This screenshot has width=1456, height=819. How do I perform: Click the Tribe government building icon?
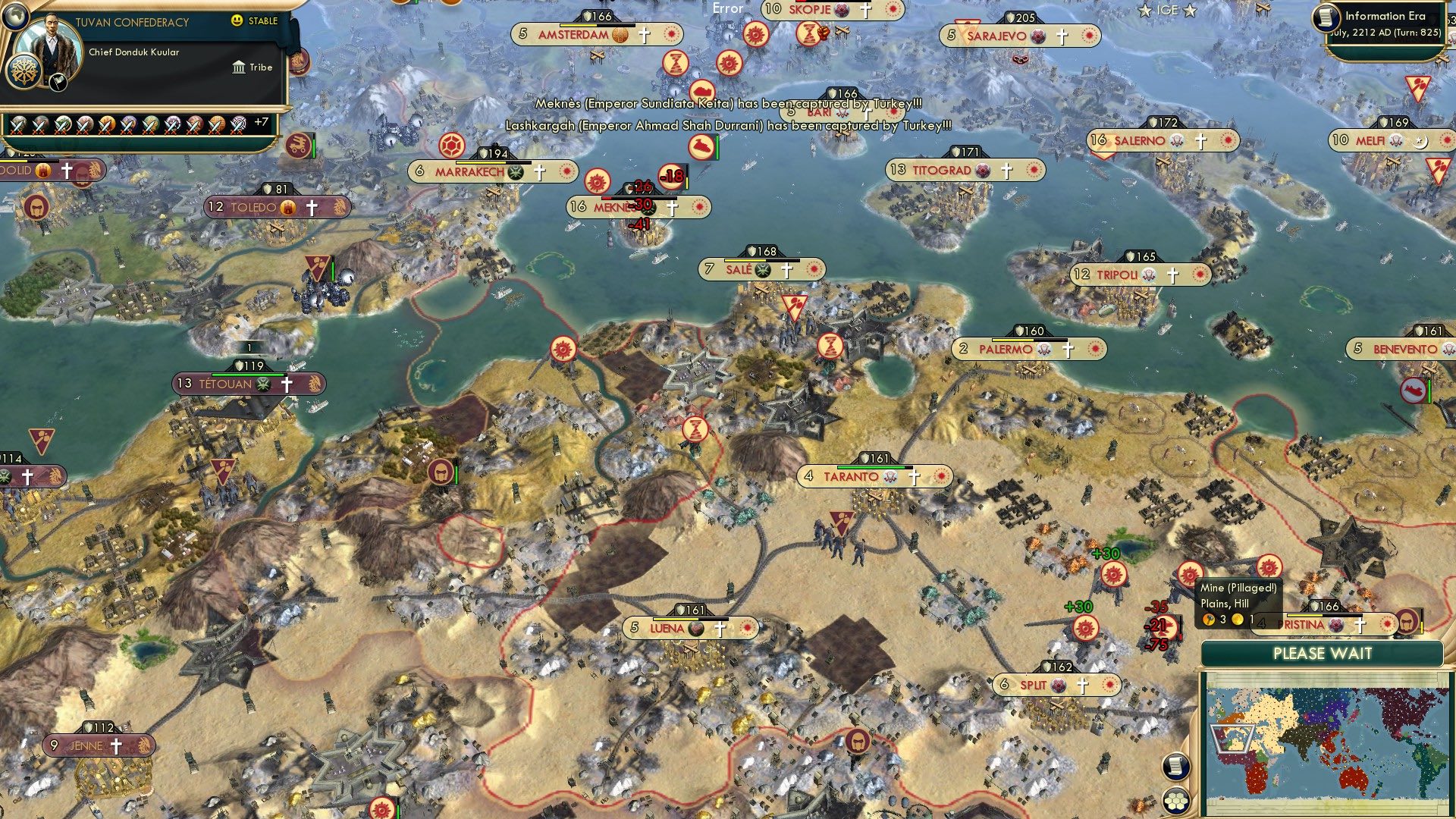point(240,67)
